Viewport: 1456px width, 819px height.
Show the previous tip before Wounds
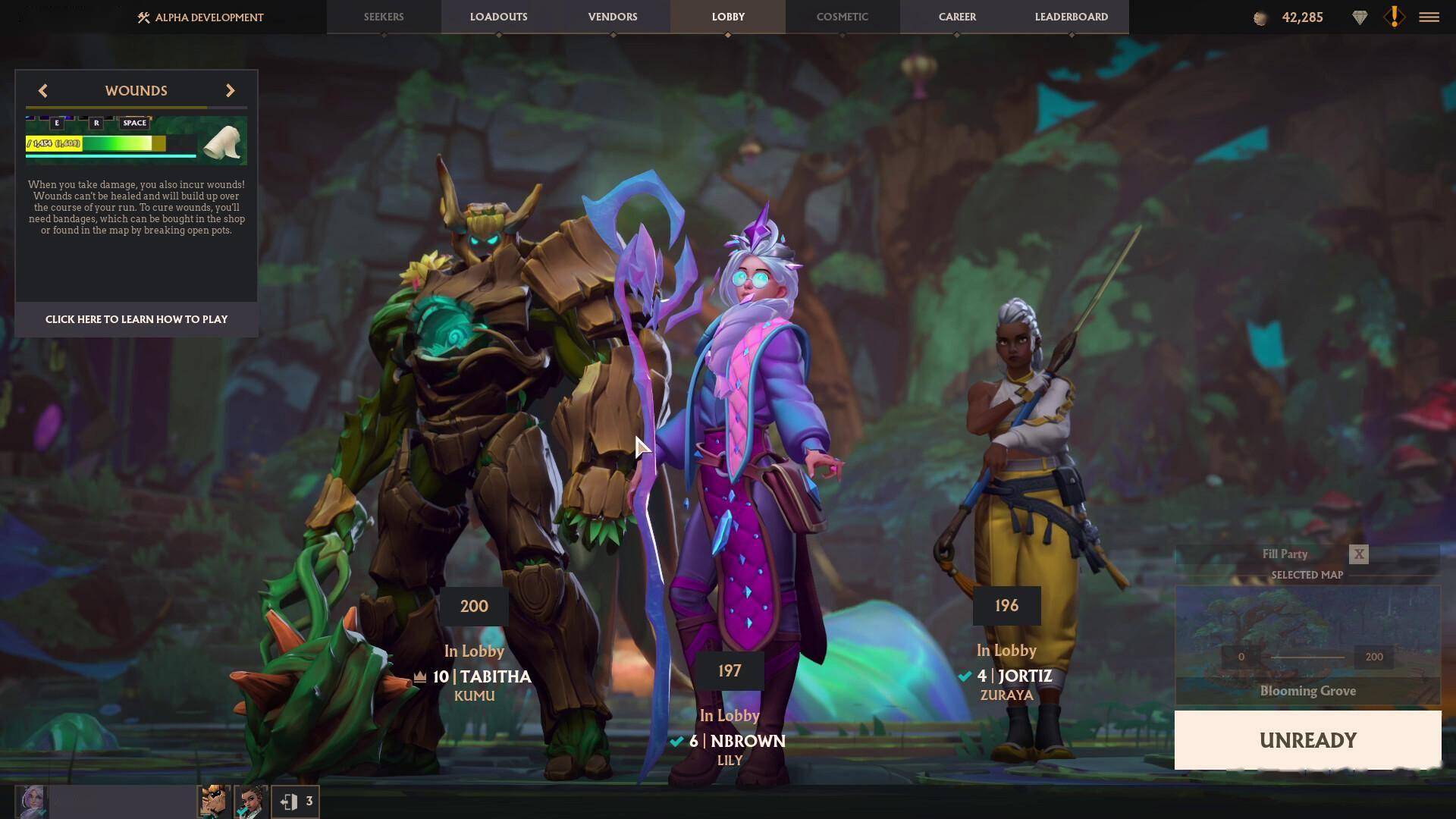(x=43, y=91)
